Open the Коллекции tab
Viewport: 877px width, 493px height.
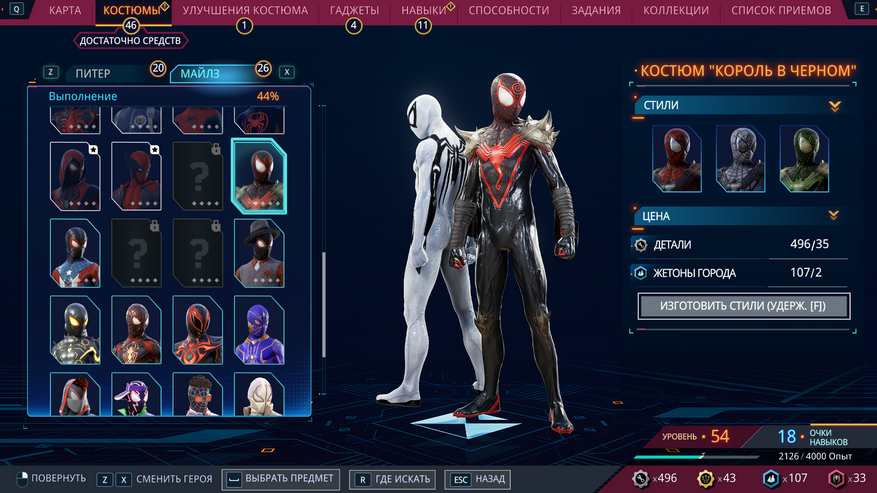pyautogui.click(x=676, y=11)
